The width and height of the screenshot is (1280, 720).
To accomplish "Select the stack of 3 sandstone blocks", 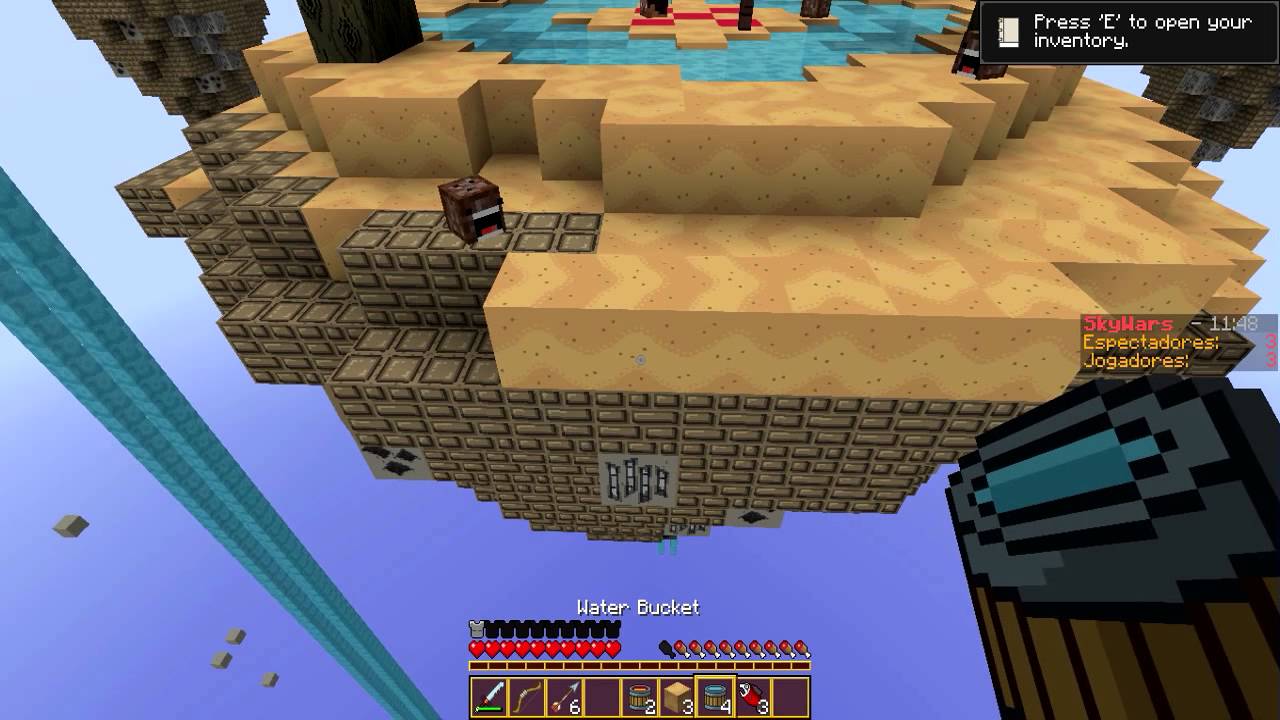I will [677, 697].
